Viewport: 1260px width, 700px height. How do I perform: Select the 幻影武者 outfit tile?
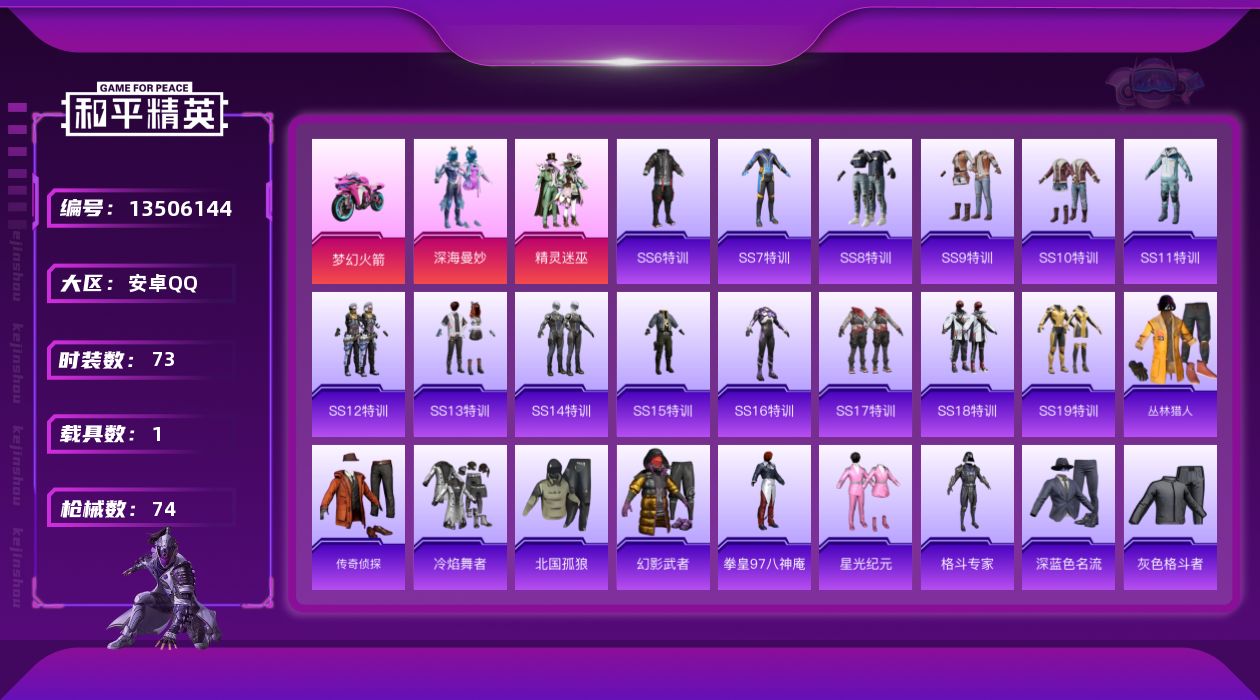click(x=663, y=517)
